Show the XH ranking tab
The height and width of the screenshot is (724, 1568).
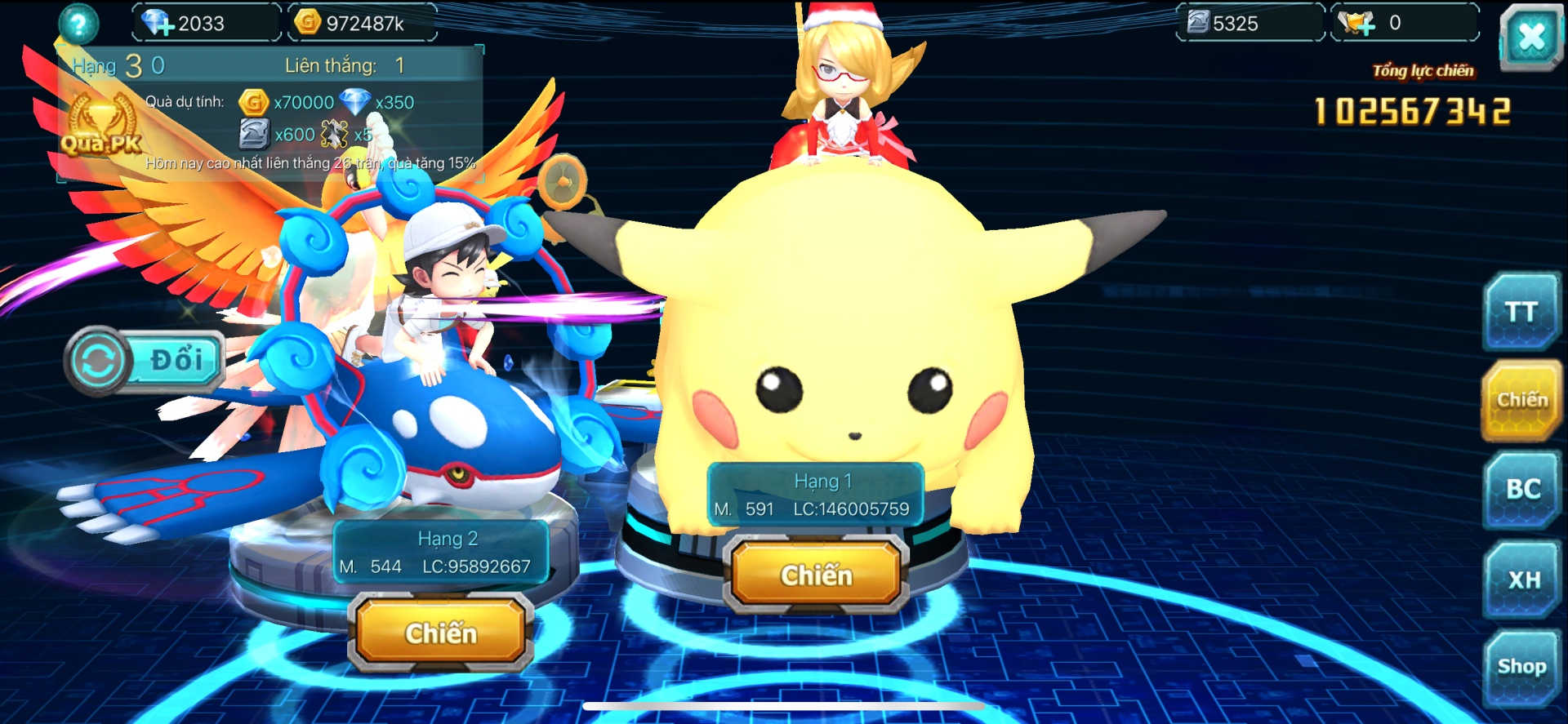[1521, 580]
